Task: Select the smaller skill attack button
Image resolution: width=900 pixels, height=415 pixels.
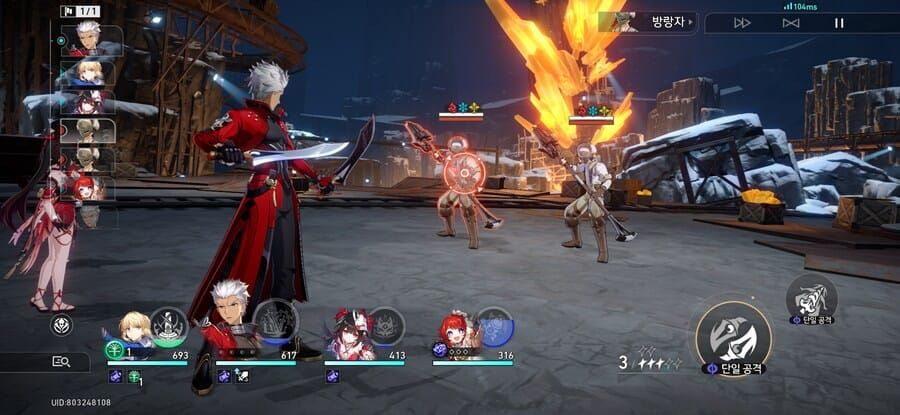Action: [811, 297]
